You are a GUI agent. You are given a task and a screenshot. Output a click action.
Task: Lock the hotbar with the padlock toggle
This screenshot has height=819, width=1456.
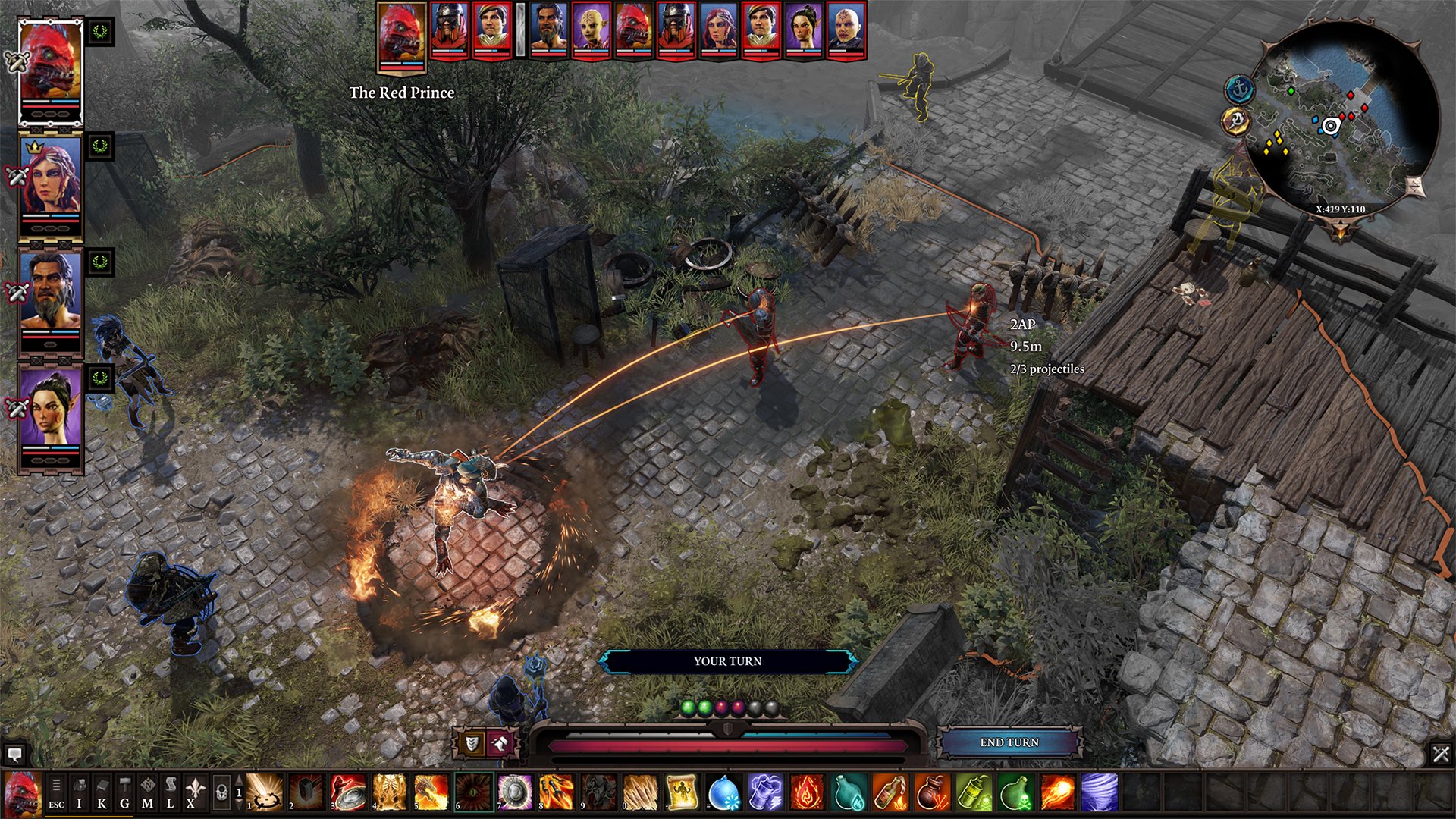[223, 792]
